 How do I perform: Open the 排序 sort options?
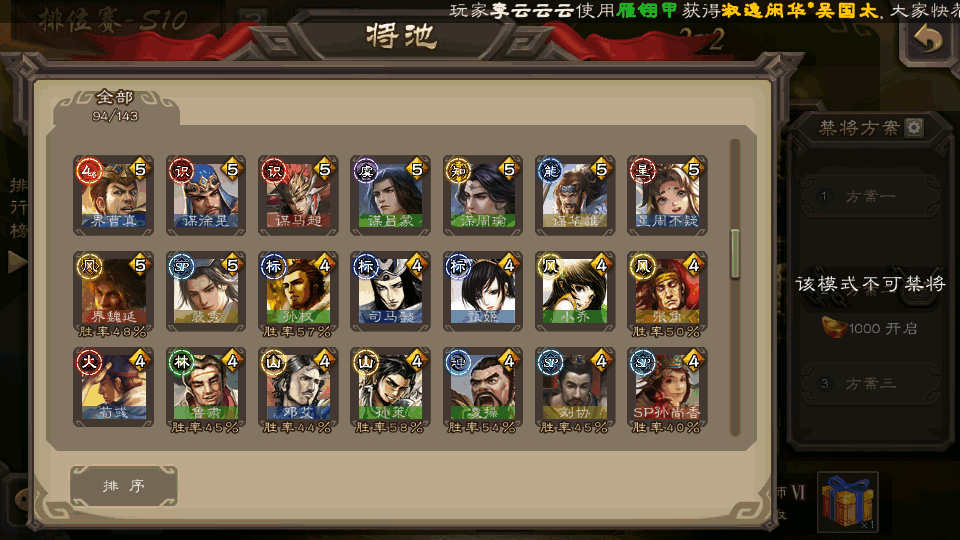click(x=124, y=486)
